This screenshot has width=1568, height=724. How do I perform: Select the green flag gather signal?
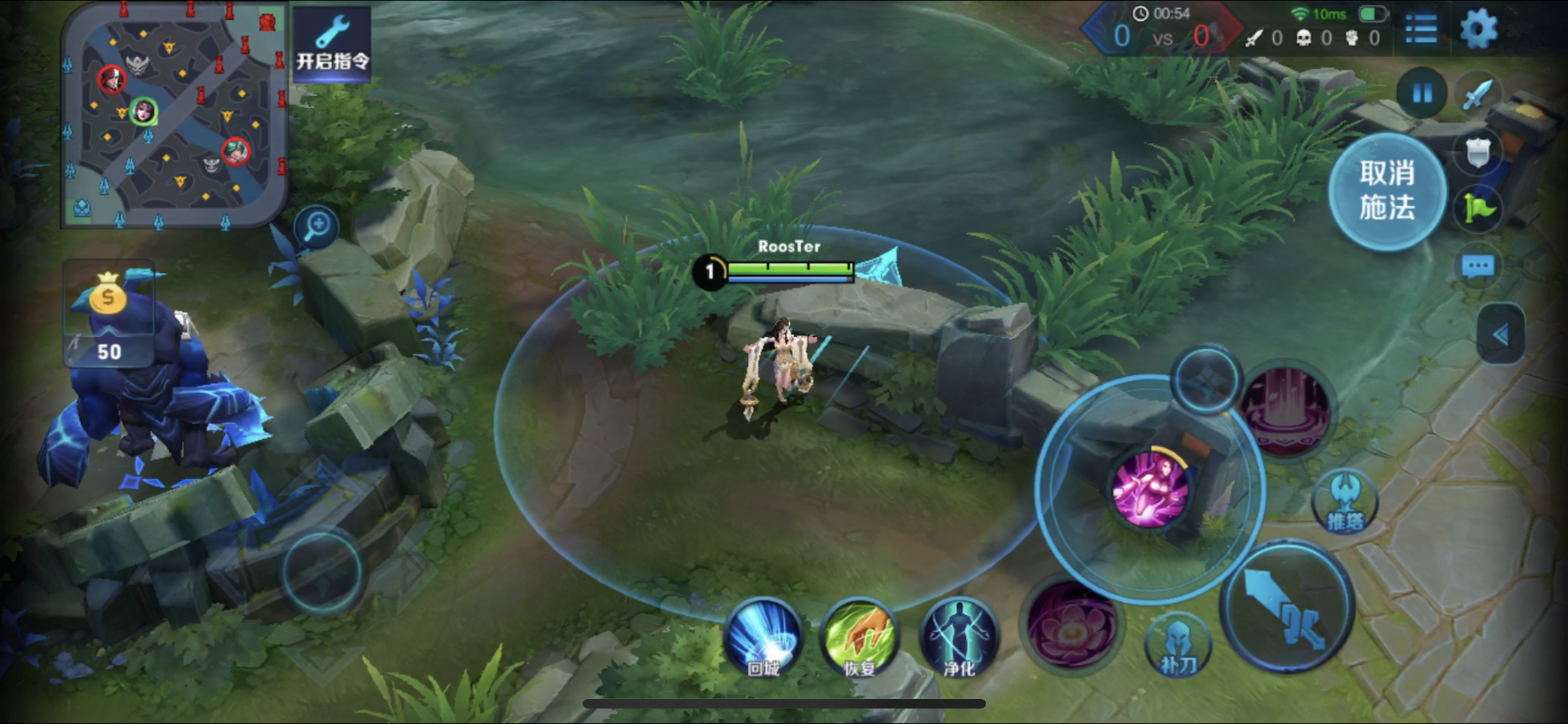click(1478, 209)
